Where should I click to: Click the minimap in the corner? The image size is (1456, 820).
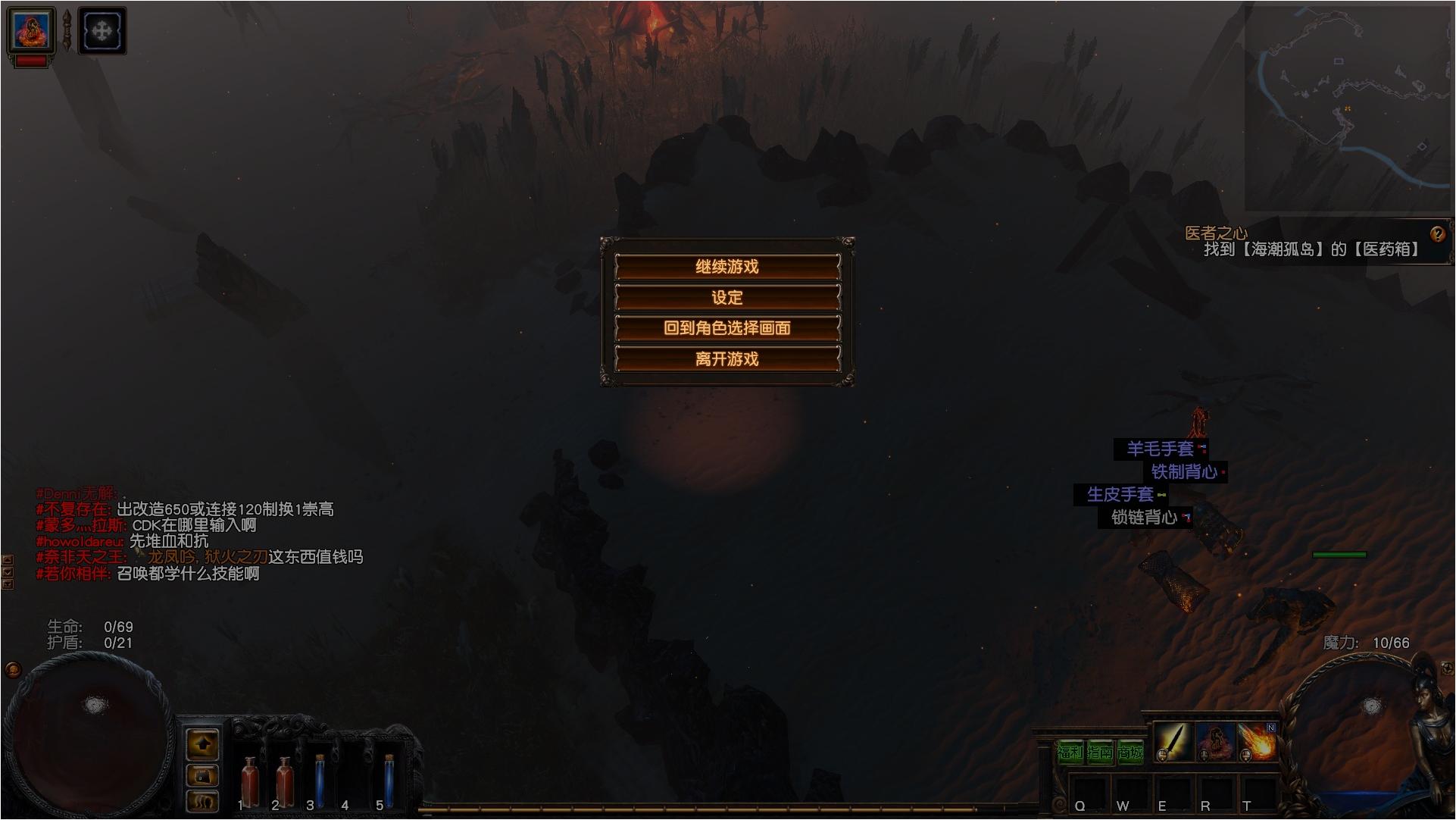[x=1348, y=106]
